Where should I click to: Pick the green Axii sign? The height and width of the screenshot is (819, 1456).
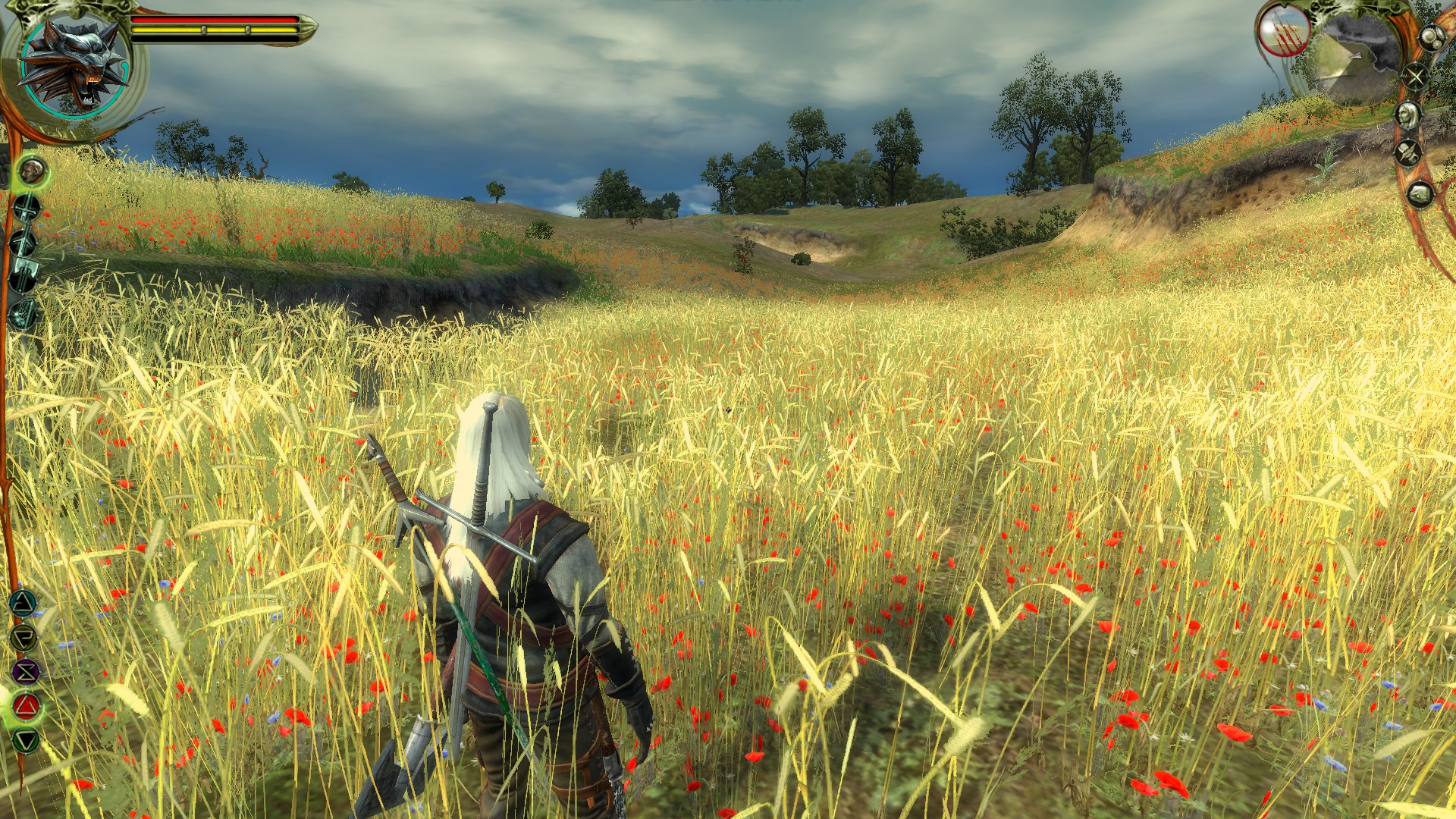click(27, 740)
